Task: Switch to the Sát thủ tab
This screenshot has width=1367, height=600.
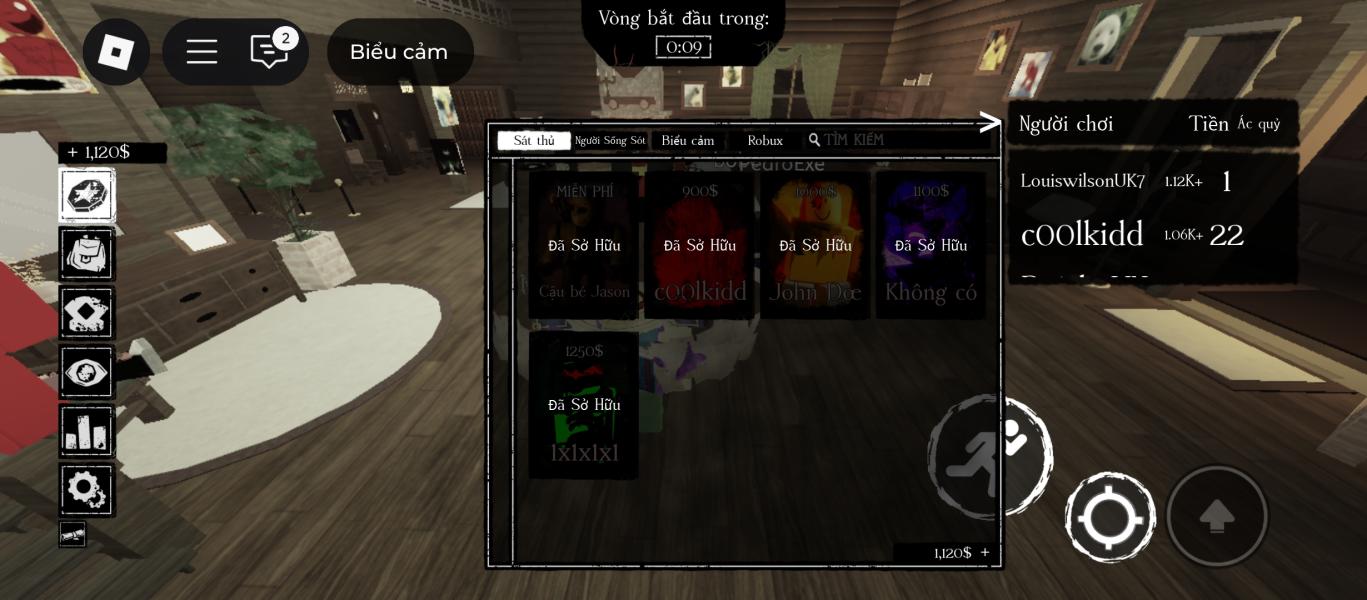Action: coord(534,141)
